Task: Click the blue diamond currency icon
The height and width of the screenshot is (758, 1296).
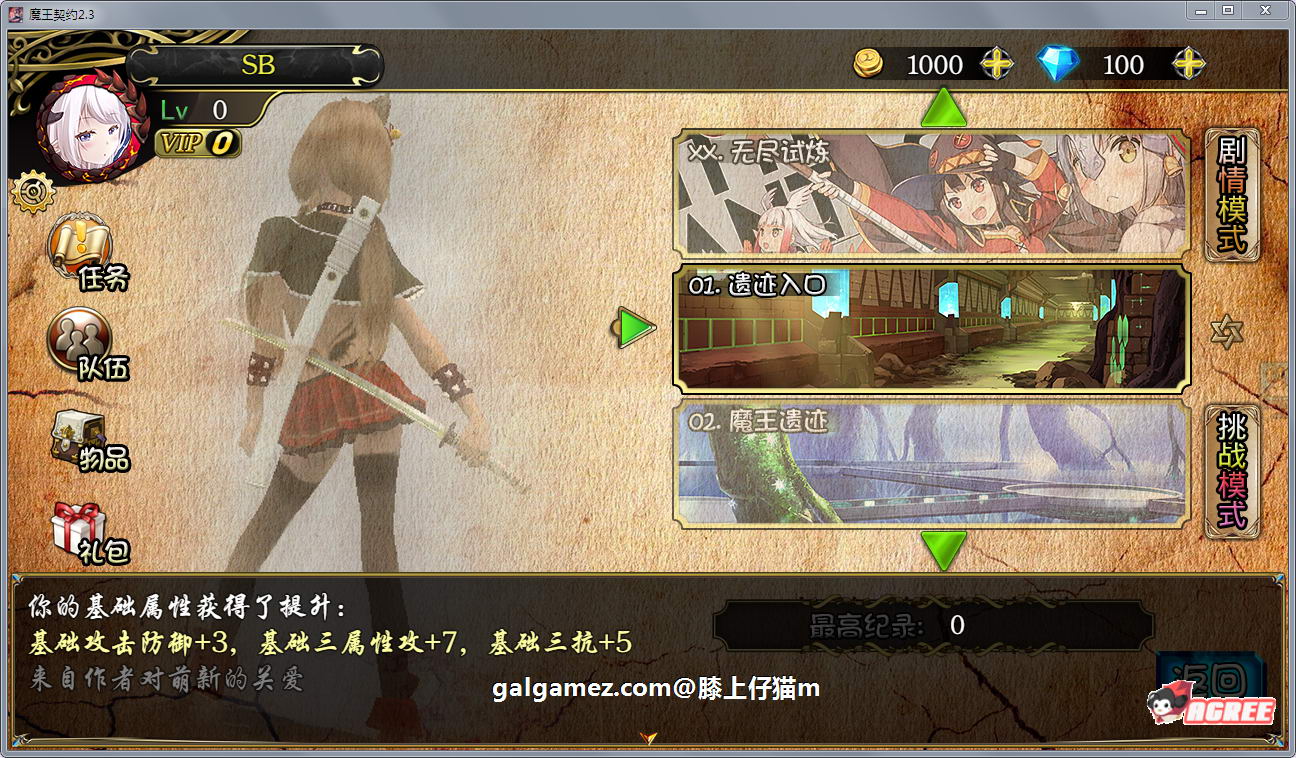Action: point(1060,64)
